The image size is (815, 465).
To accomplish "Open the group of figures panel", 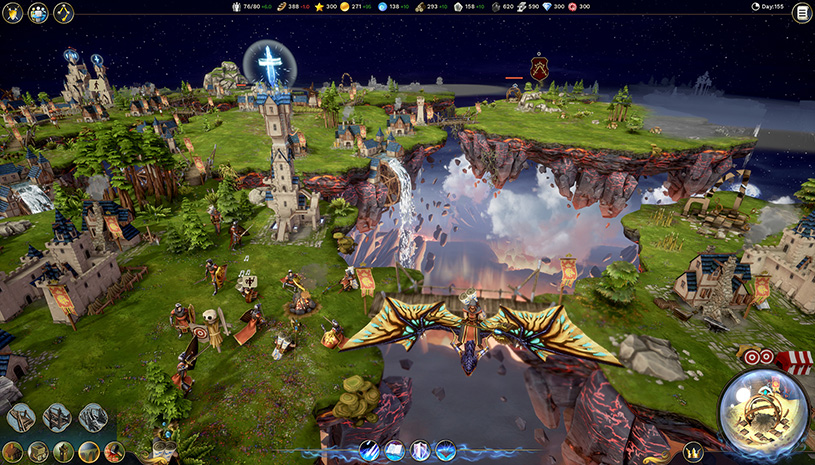I will (x=38, y=13).
